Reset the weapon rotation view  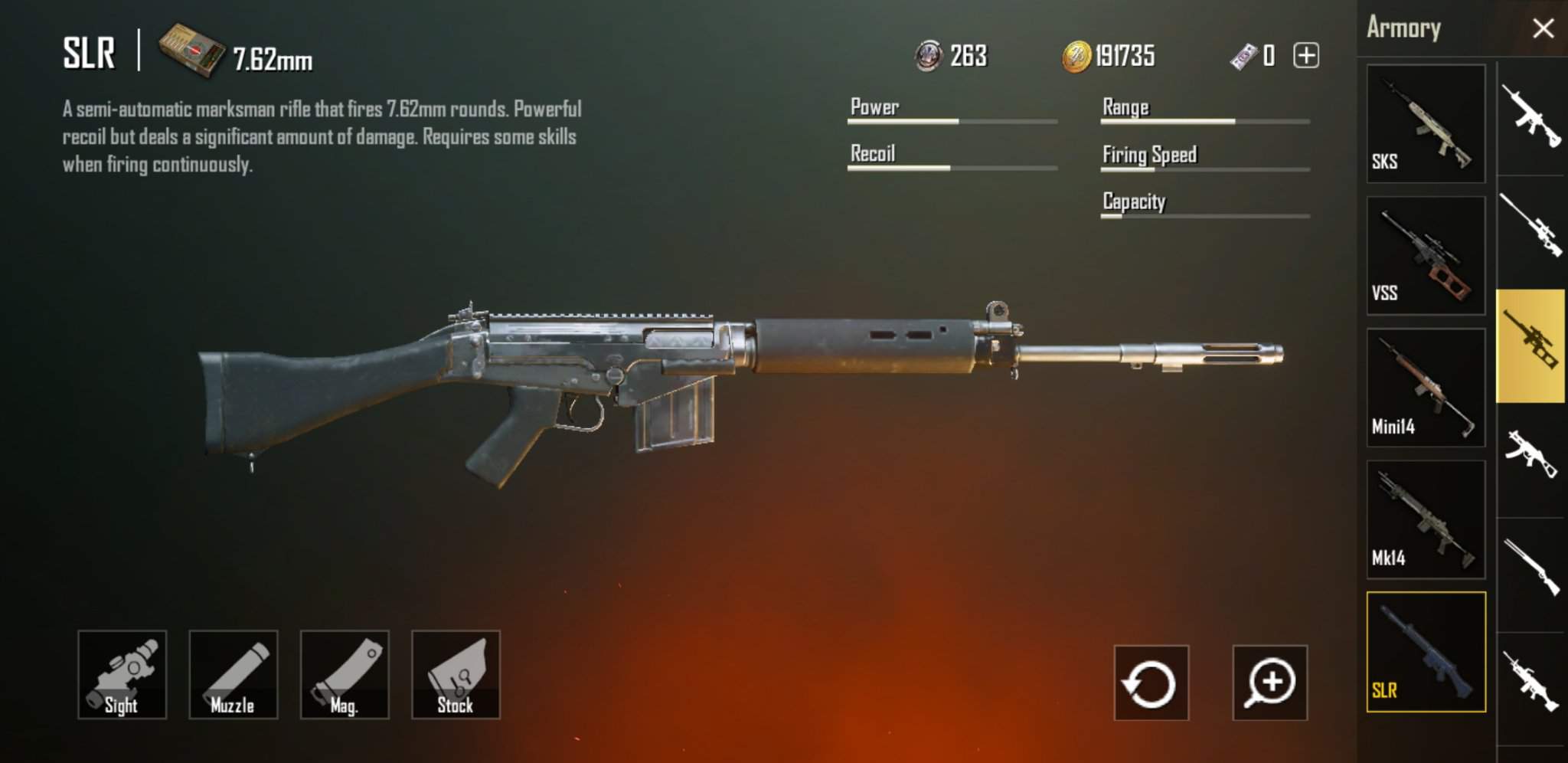point(1150,682)
